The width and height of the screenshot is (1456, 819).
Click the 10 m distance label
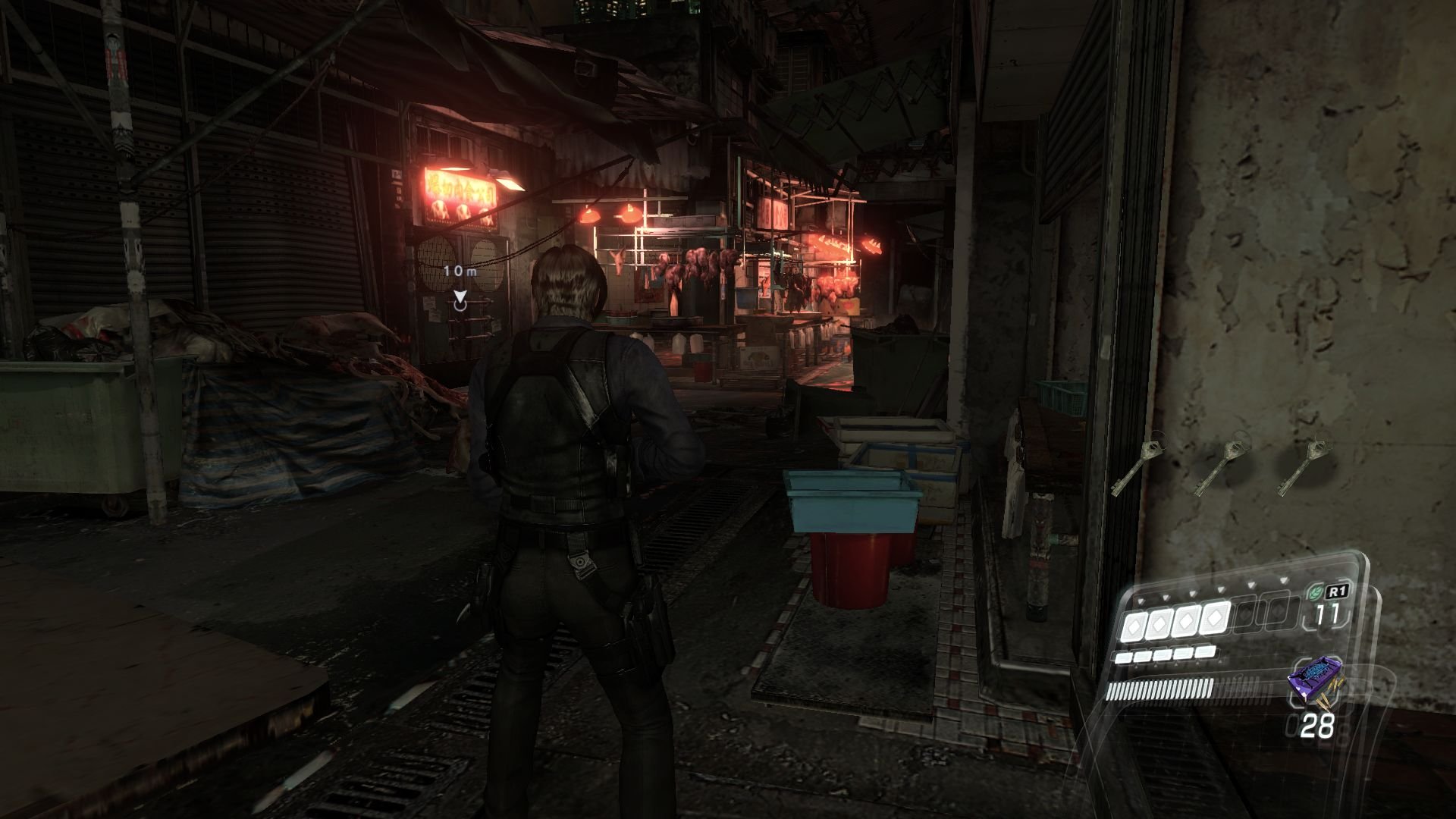pos(460,271)
